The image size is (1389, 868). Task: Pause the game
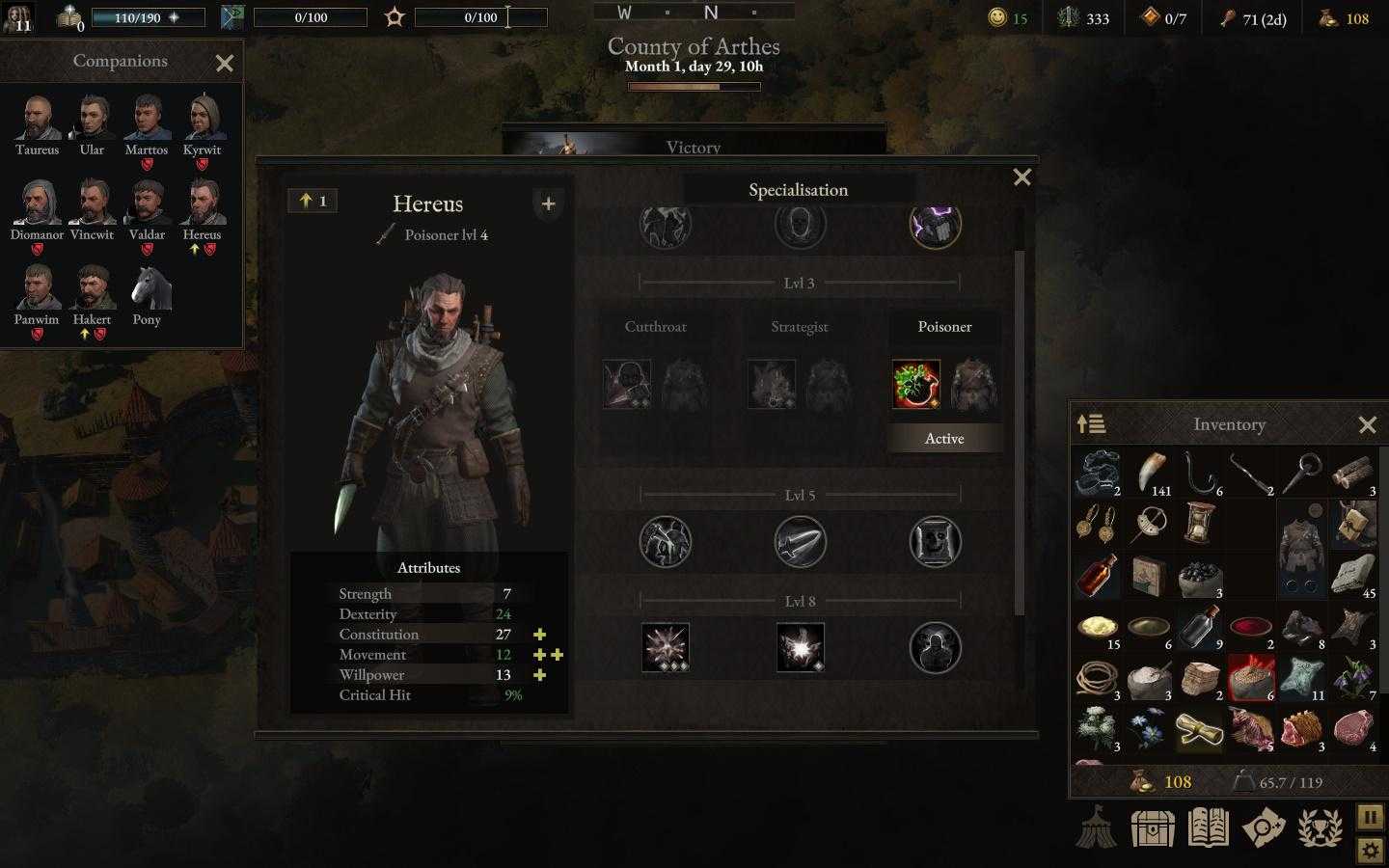1370,817
